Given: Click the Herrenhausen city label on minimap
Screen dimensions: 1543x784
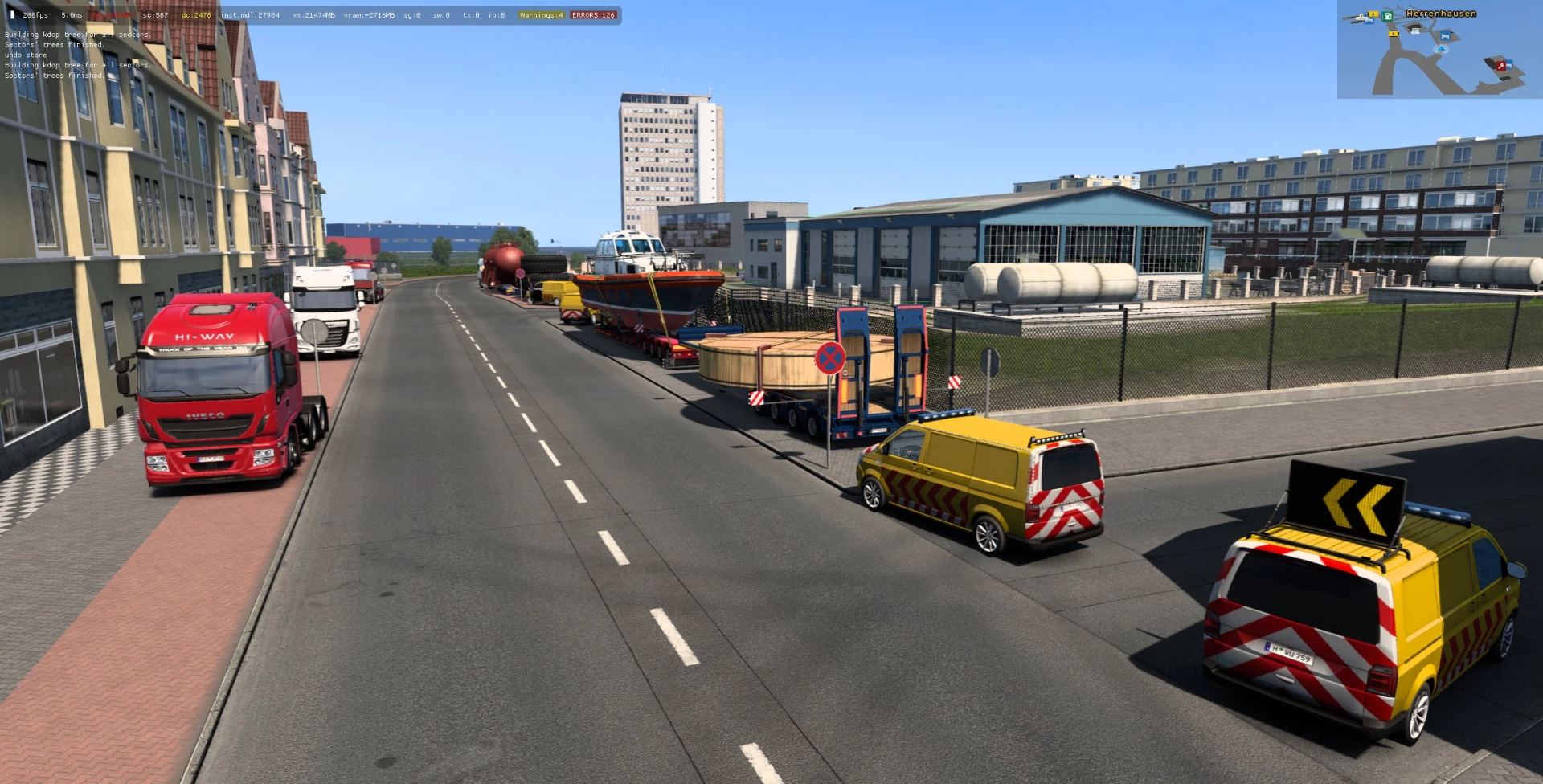Looking at the screenshot, I should [x=1441, y=14].
